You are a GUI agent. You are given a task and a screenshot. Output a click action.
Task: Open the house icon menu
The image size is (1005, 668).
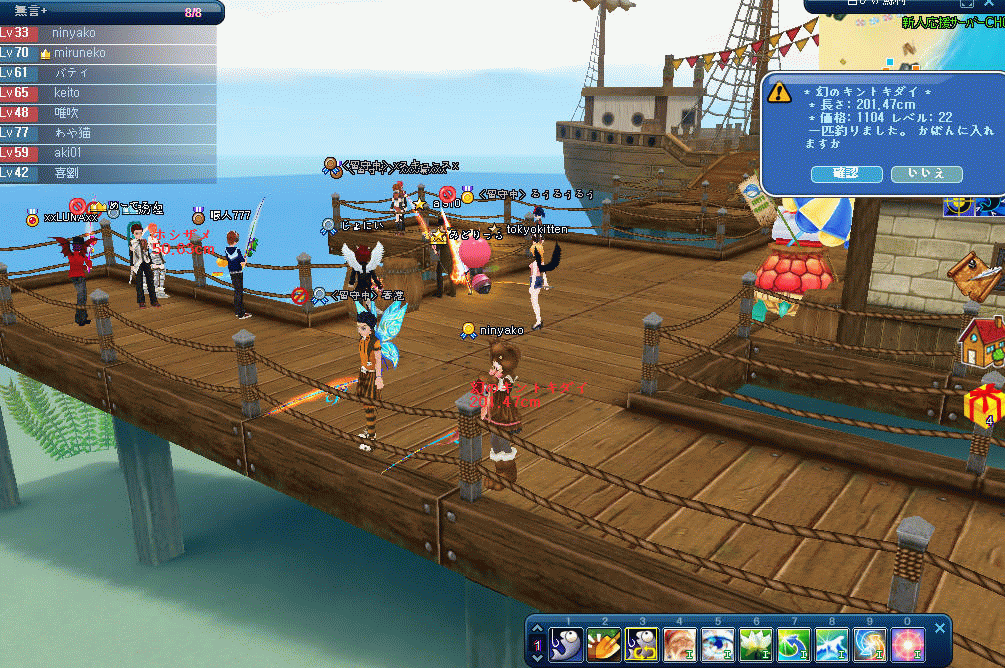pyautogui.click(x=981, y=342)
